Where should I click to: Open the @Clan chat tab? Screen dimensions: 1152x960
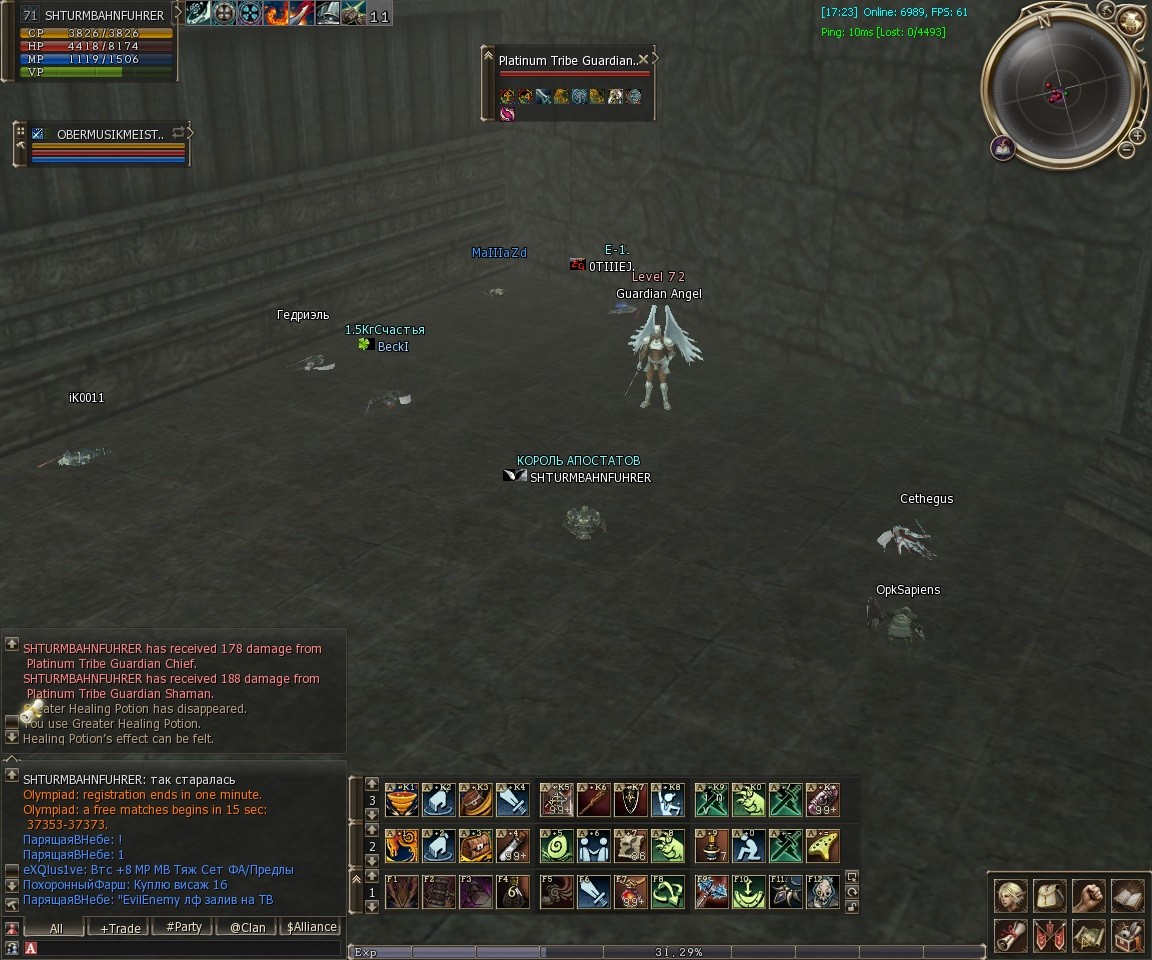pos(248,927)
